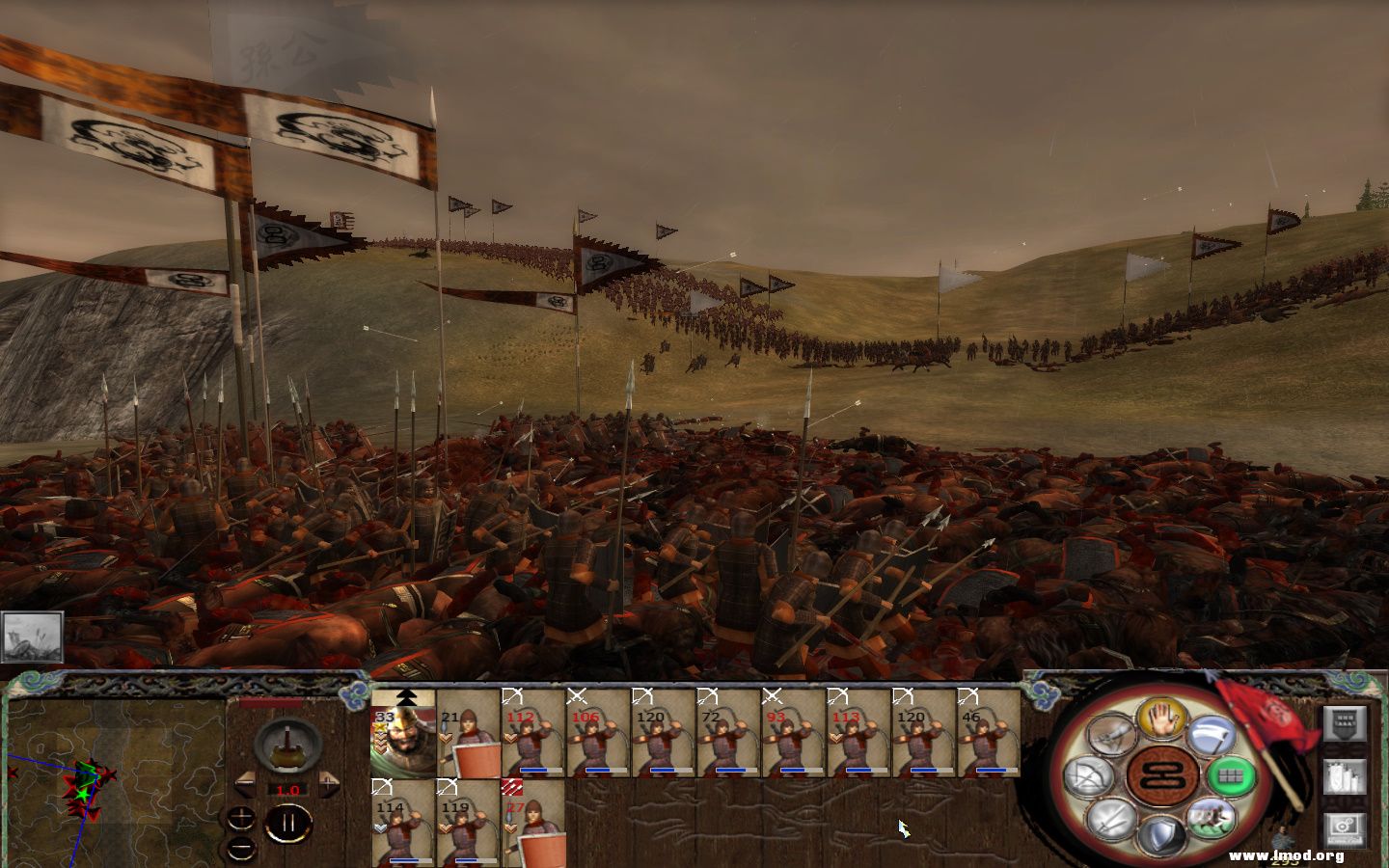Open group formations with the green grid icon
Image resolution: width=1389 pixels, height=868 pixels.
[x=1231, y=774]
